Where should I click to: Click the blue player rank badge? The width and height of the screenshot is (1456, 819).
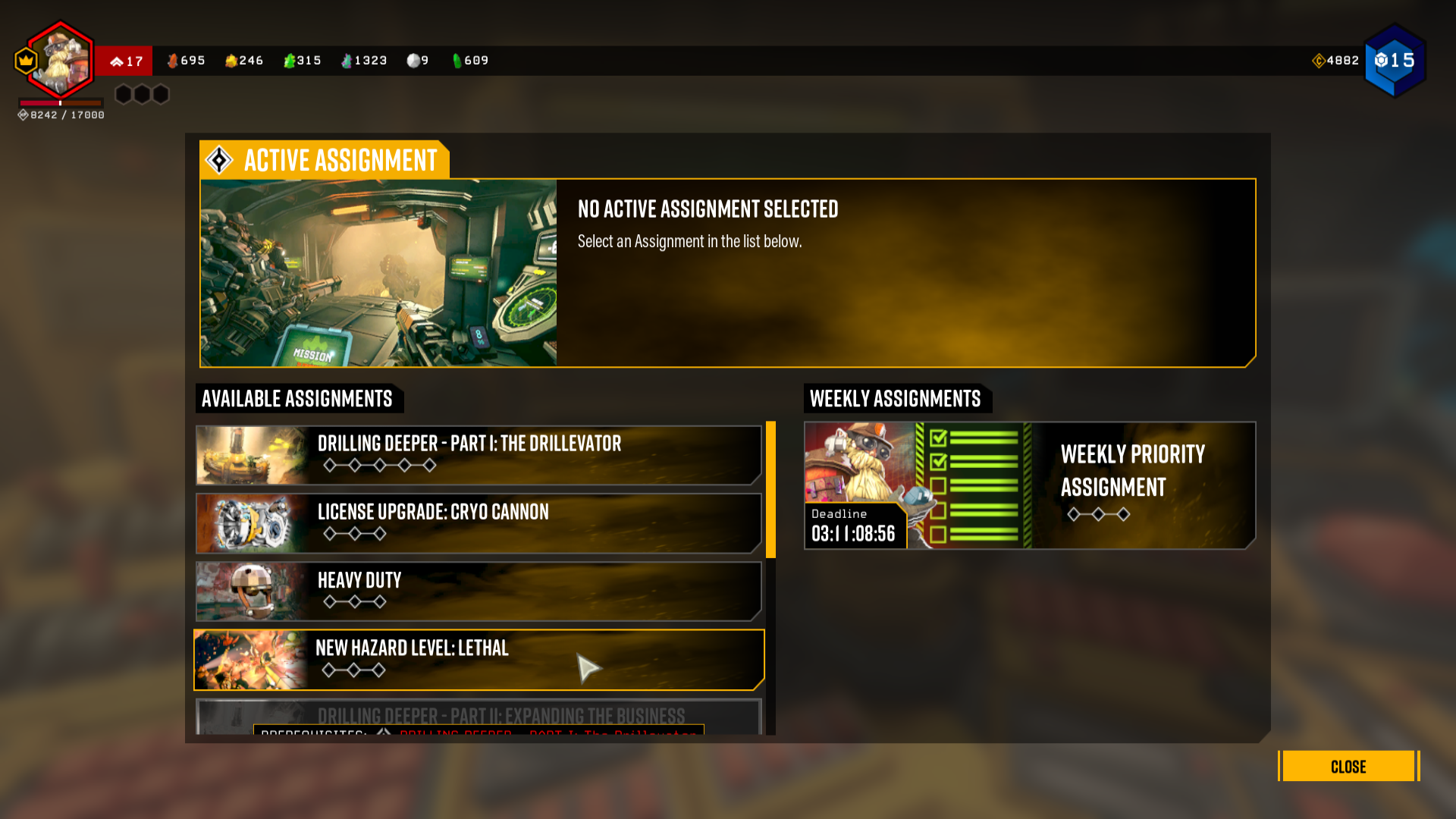tap(1395, 61)
